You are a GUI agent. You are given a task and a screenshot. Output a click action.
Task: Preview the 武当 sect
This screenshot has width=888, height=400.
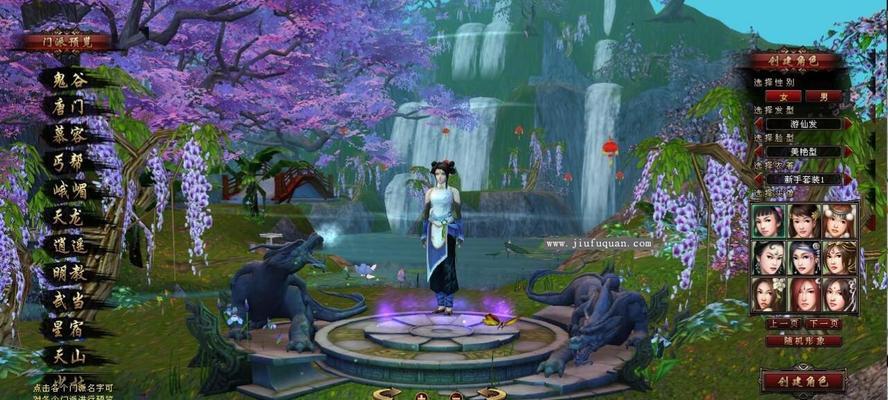click(68, 299)
